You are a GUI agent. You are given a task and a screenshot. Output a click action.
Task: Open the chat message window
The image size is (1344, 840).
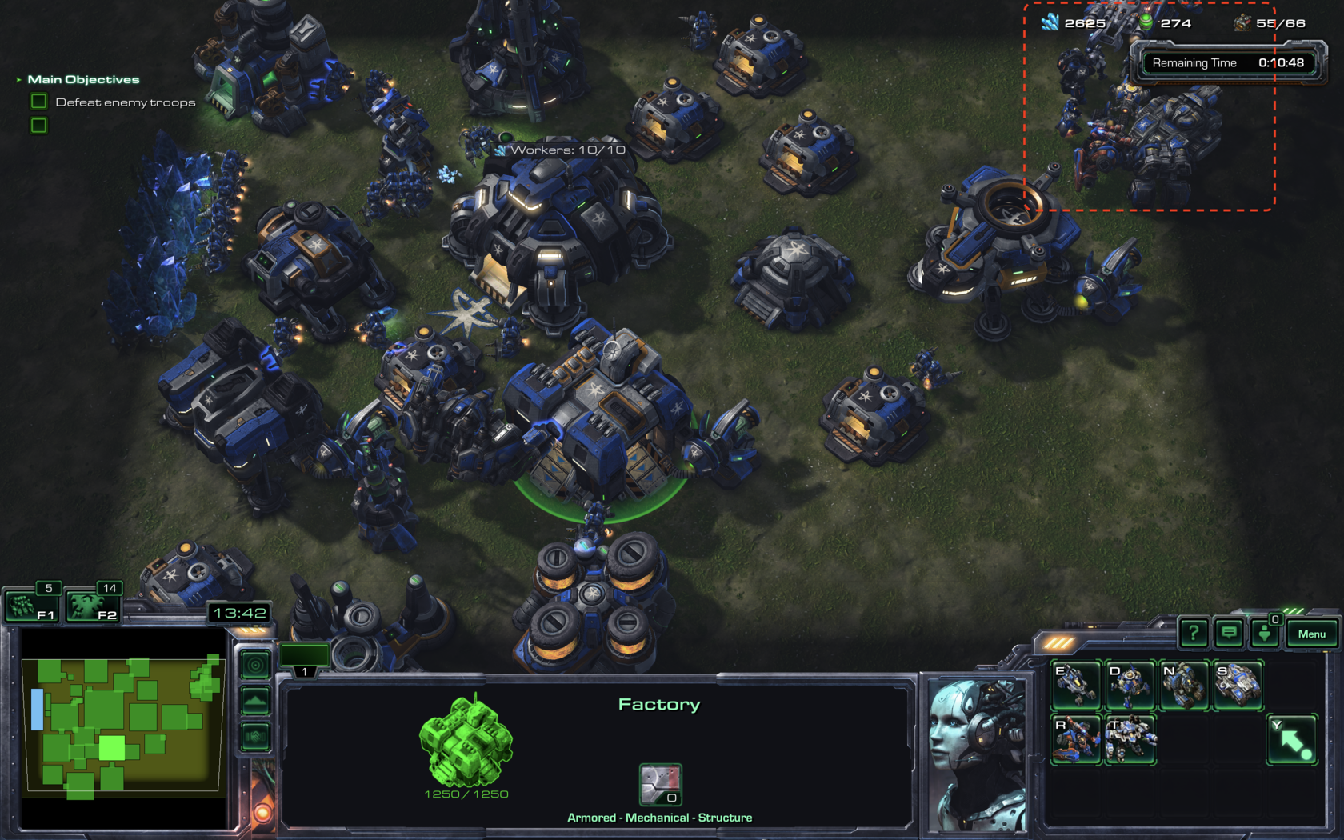click(x=1229, y=633)
